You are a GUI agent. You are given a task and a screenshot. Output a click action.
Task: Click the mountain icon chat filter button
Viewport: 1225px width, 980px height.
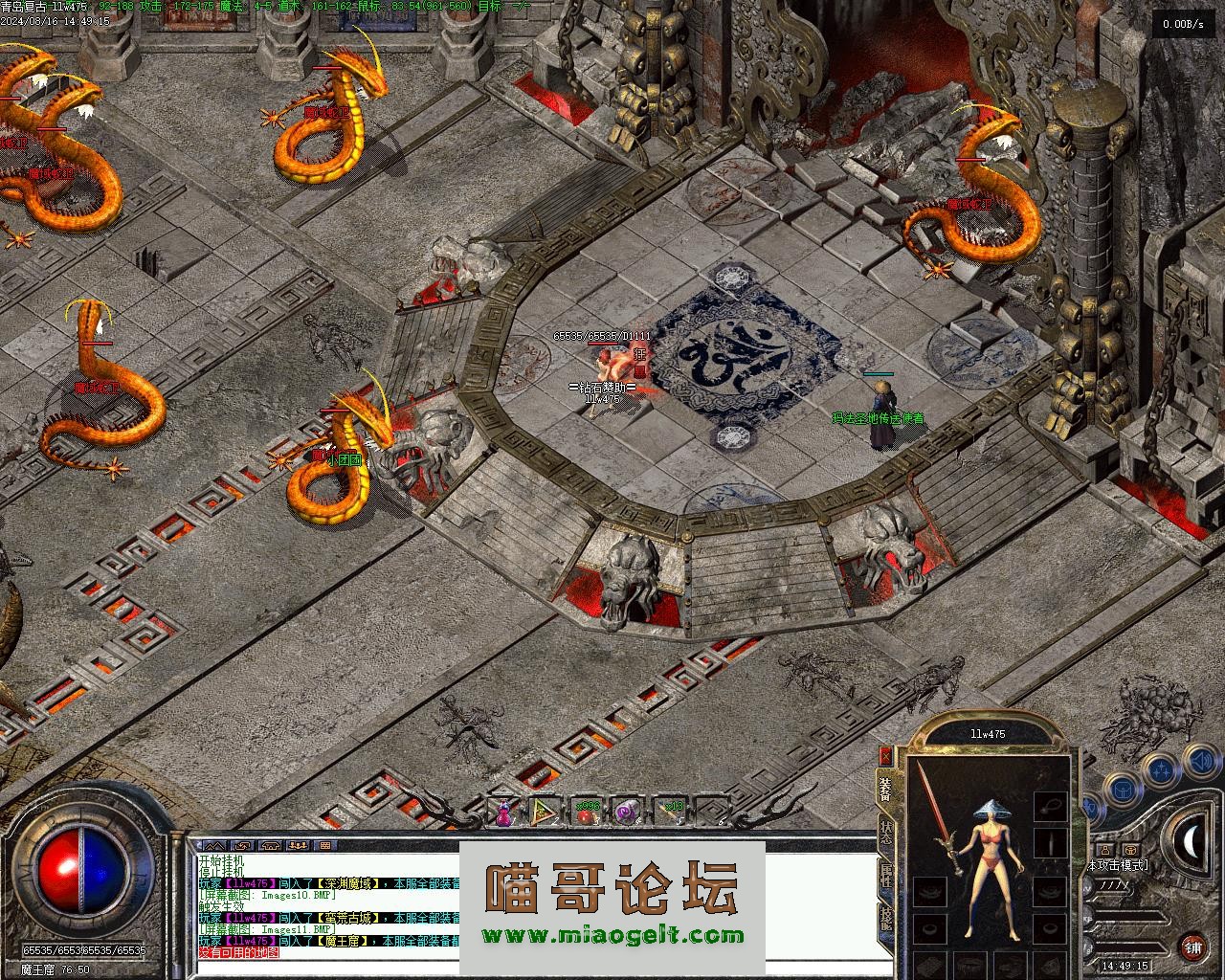(x=214, y=846)
